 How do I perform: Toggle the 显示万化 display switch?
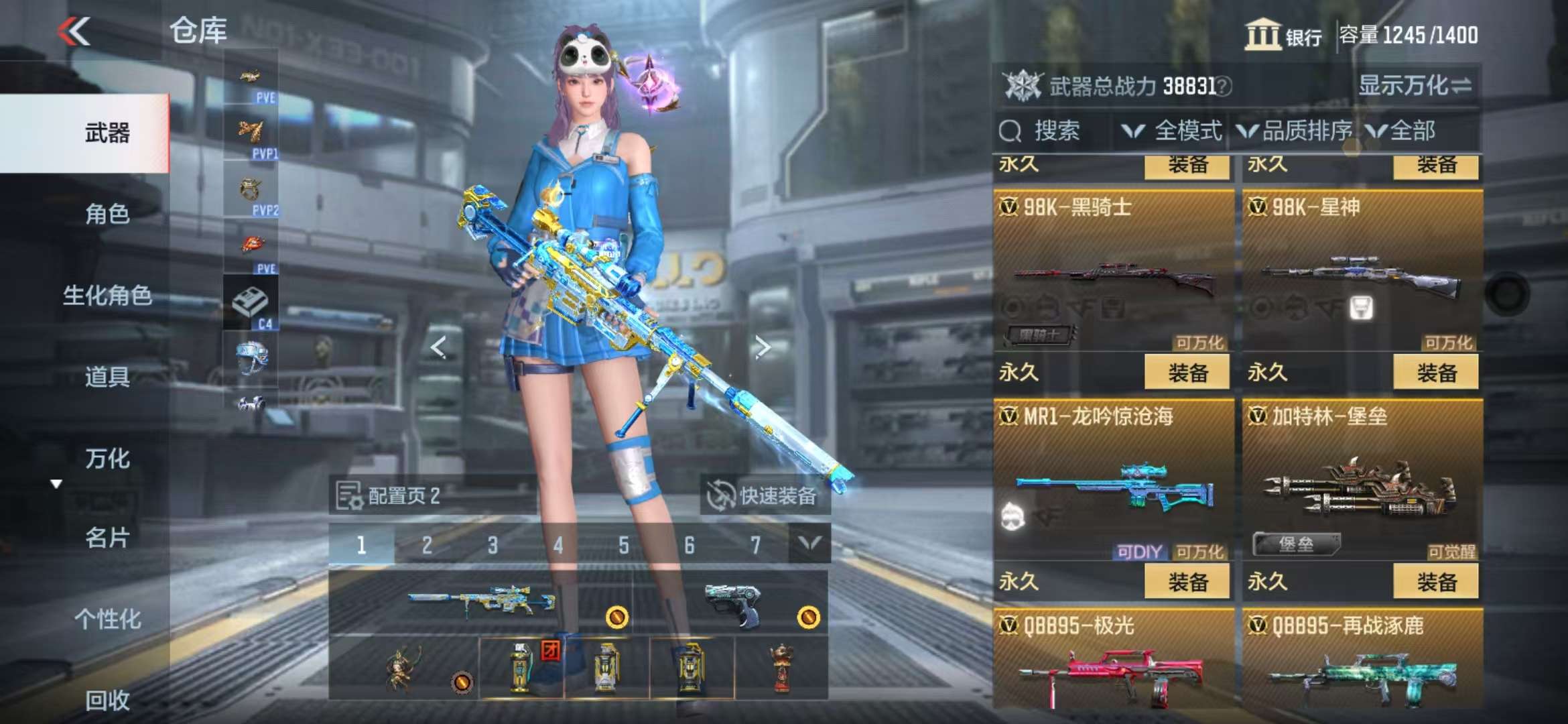point(1415,86)
